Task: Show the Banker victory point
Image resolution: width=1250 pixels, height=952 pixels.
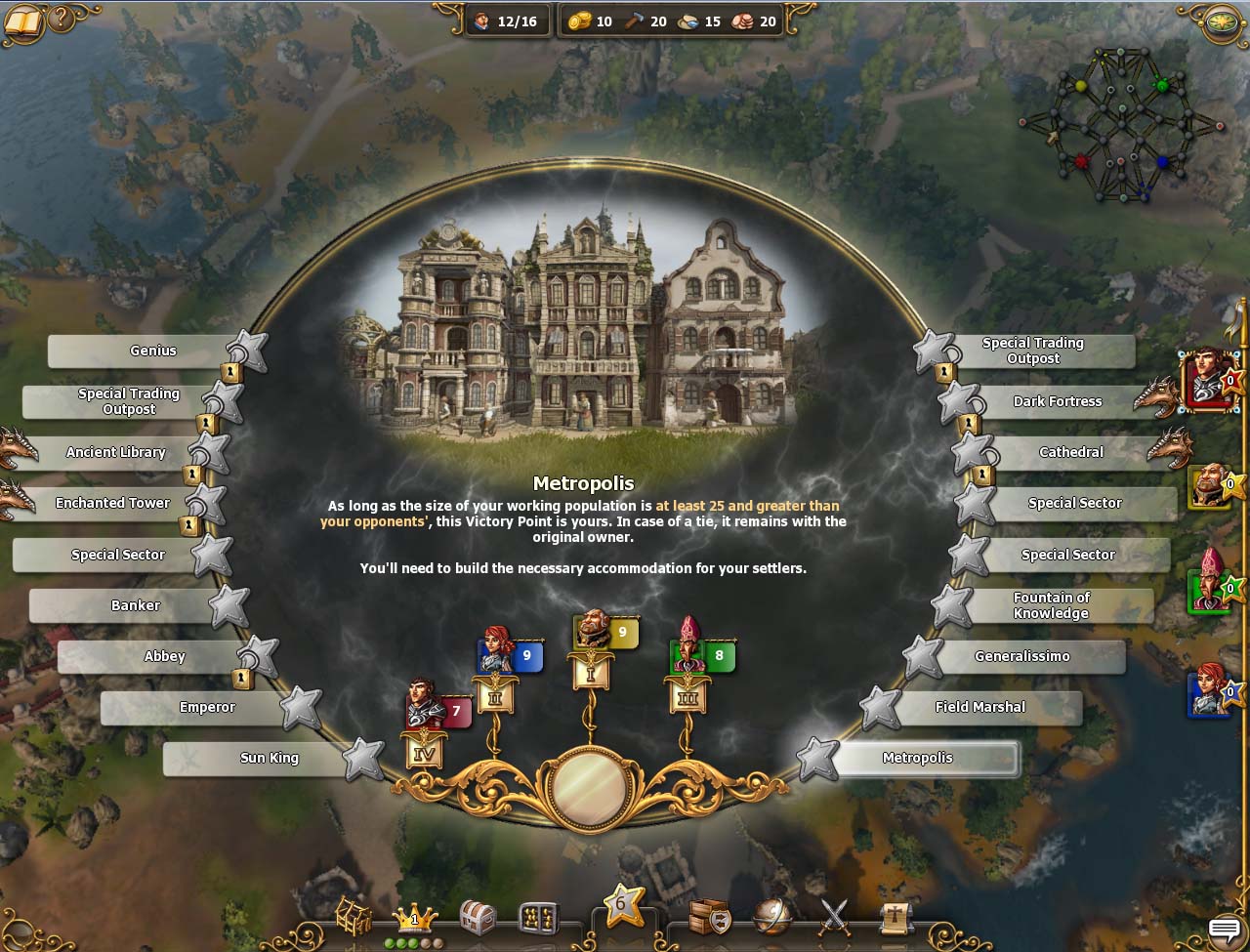Action: coord(135,606)
